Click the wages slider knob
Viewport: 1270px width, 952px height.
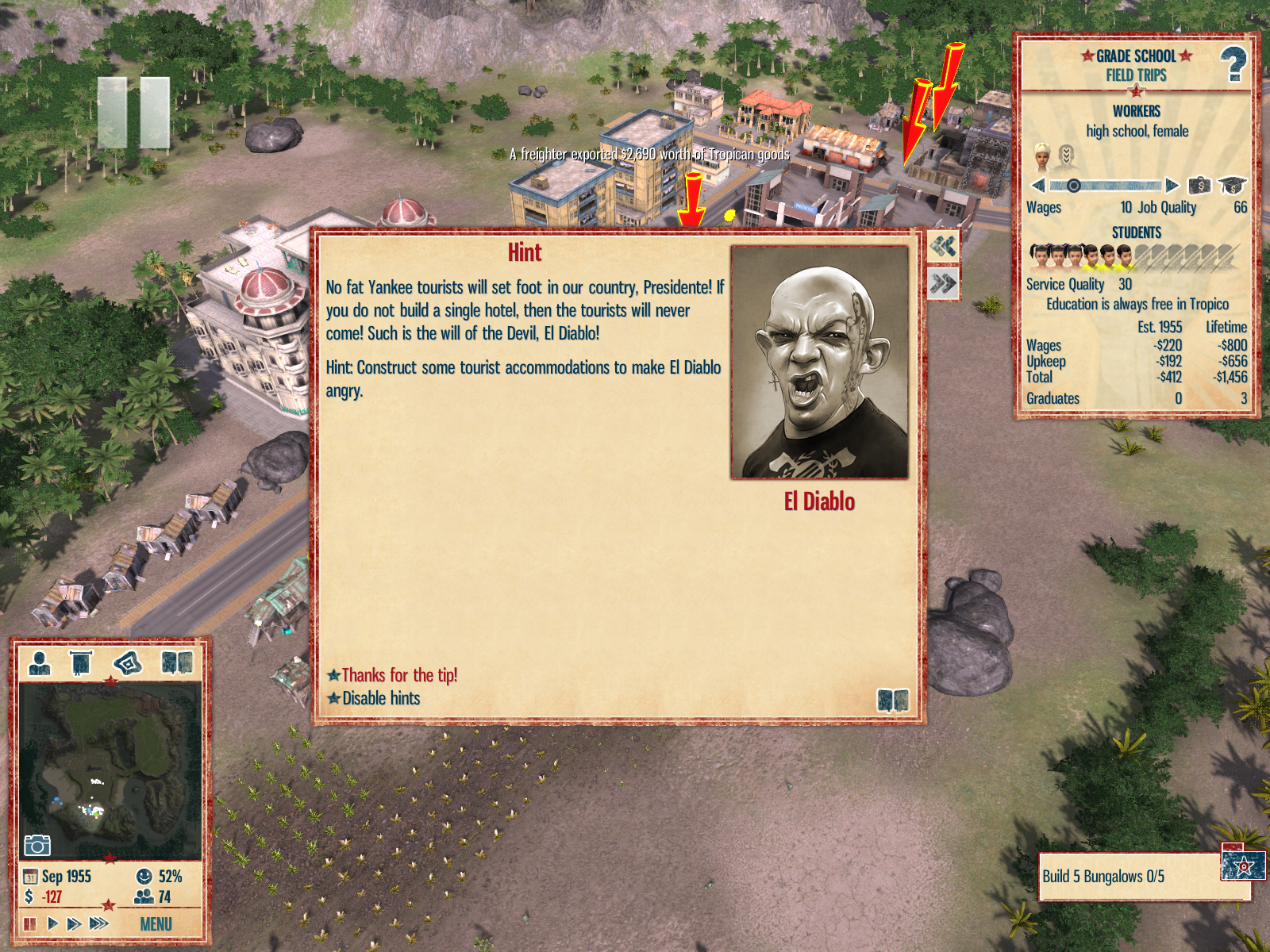[x=1073, y=186]
